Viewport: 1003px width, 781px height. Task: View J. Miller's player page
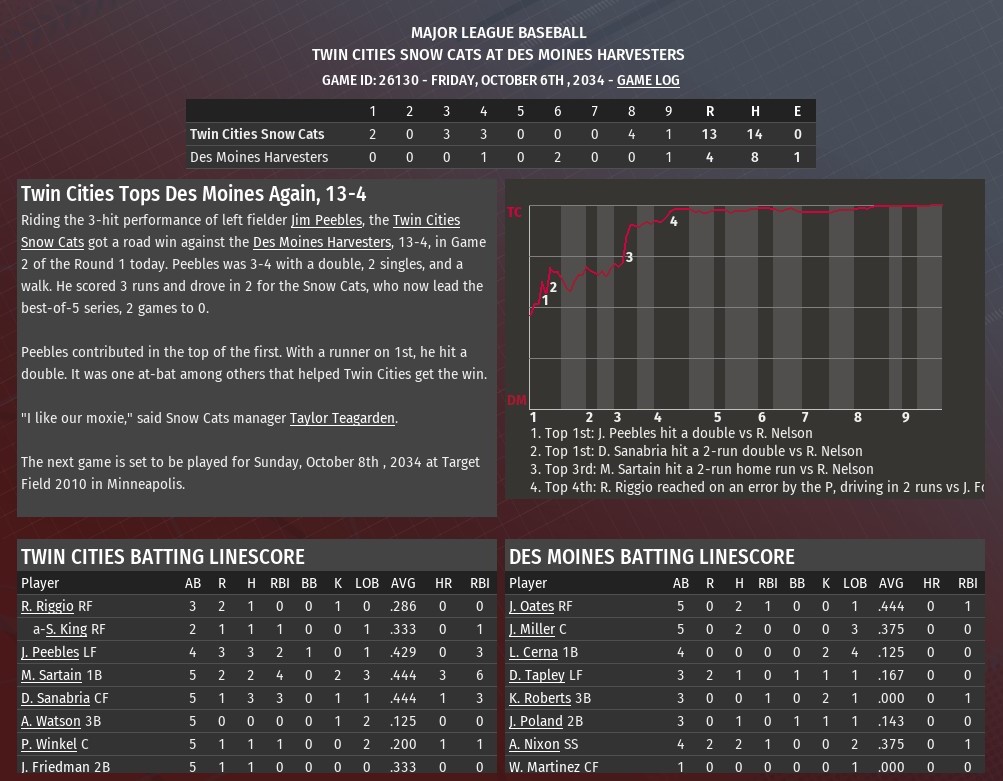[532, 629]
